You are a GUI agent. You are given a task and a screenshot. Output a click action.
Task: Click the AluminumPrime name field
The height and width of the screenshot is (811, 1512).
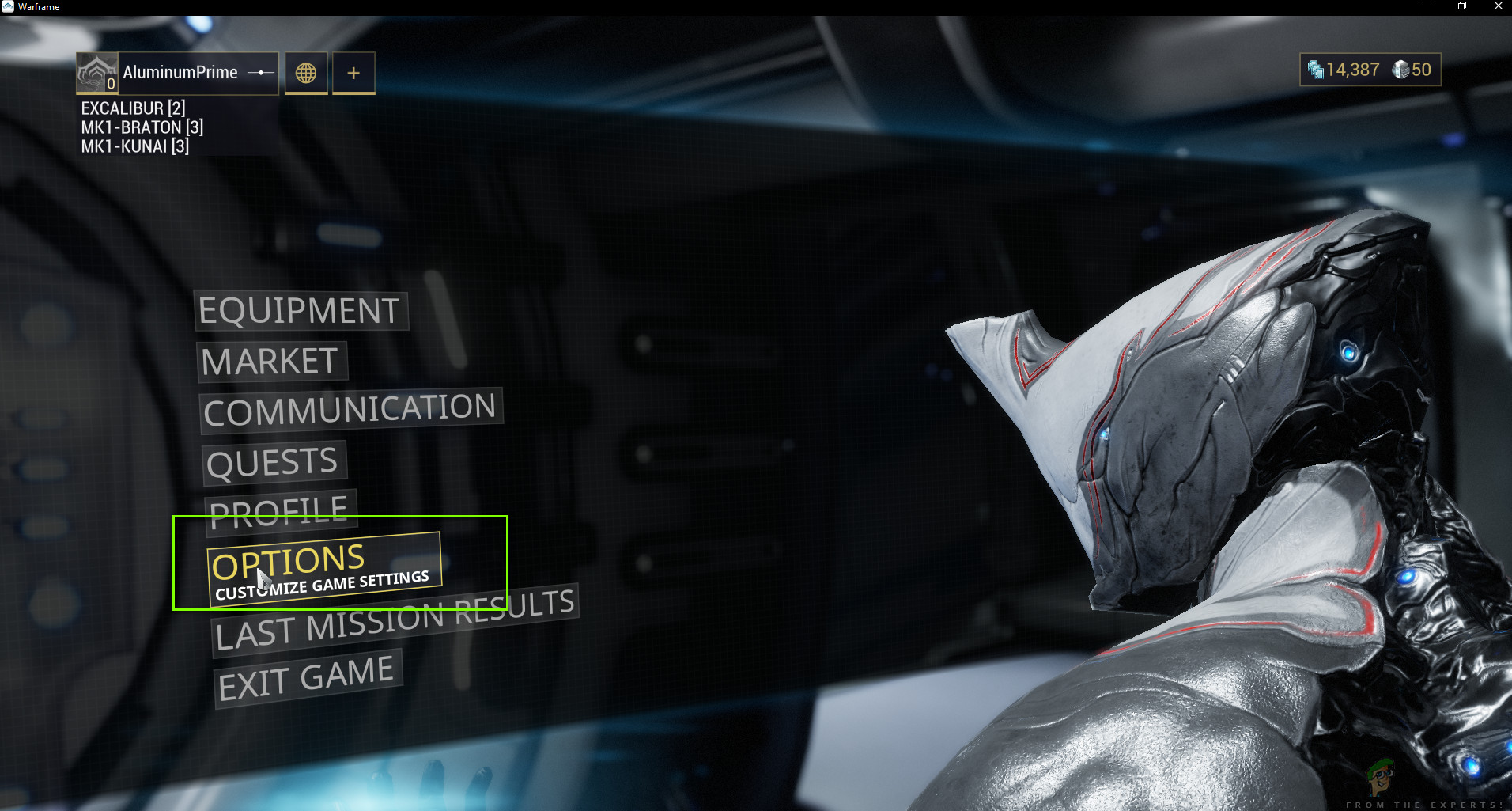tap(180, 72)
